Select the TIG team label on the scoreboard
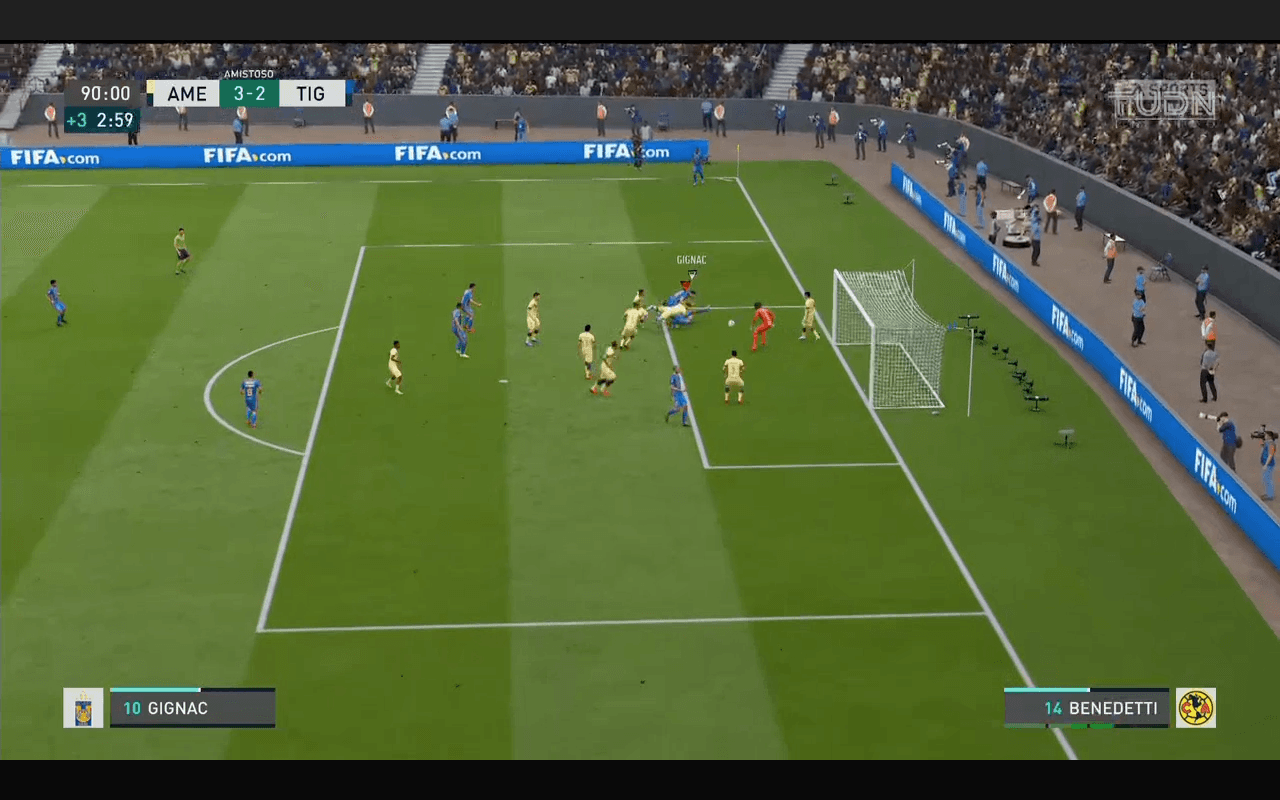 pos(311,93)
